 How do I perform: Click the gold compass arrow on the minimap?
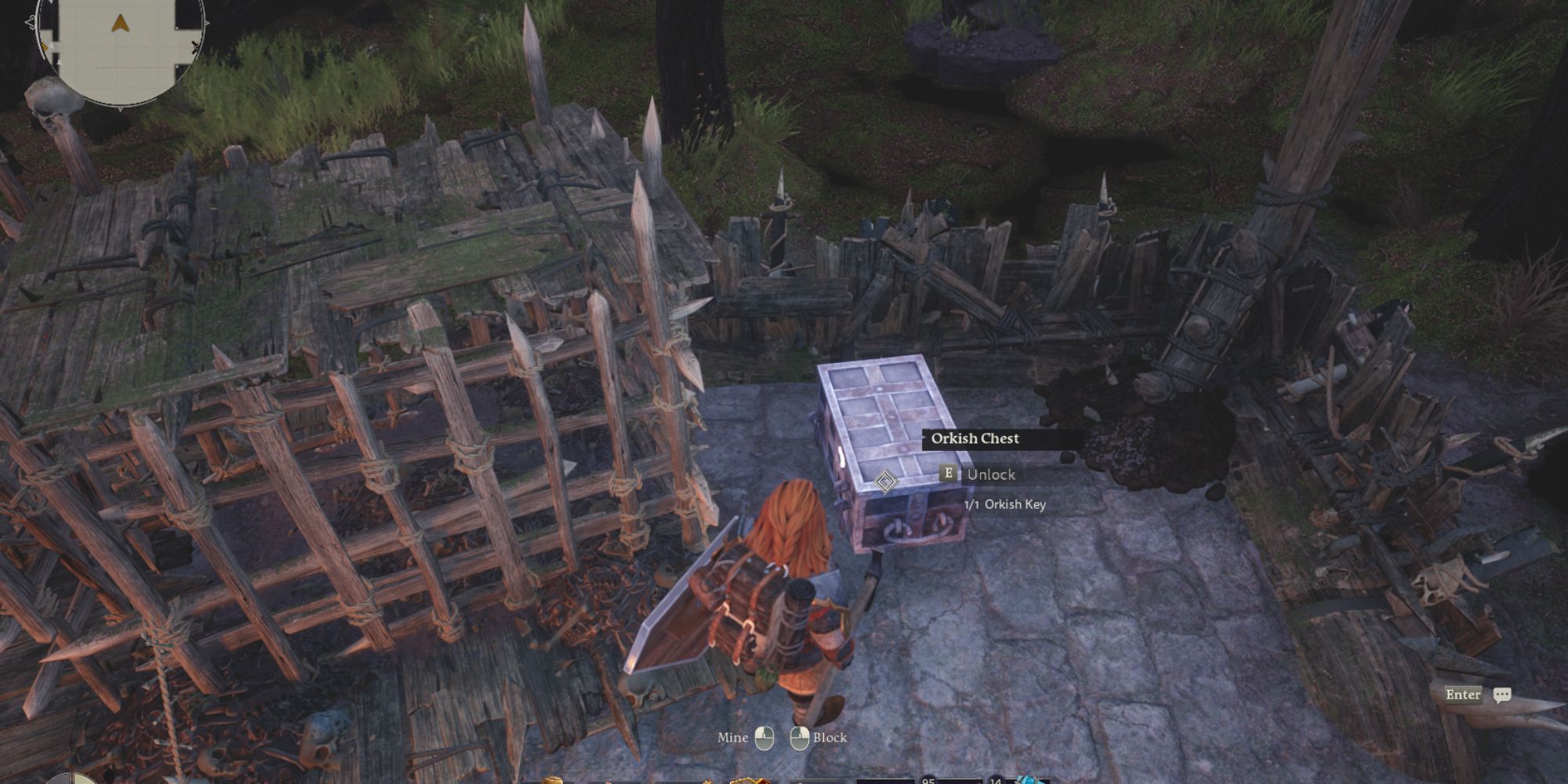[x=120, y=22]
